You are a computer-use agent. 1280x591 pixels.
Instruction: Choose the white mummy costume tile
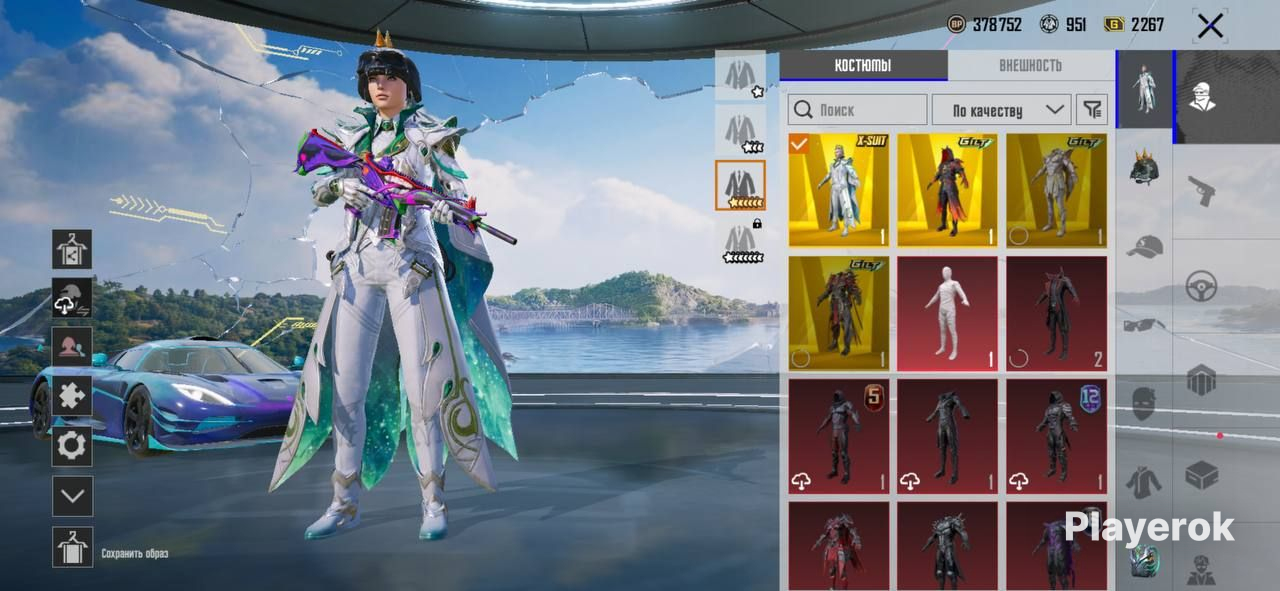coord(947,313)
